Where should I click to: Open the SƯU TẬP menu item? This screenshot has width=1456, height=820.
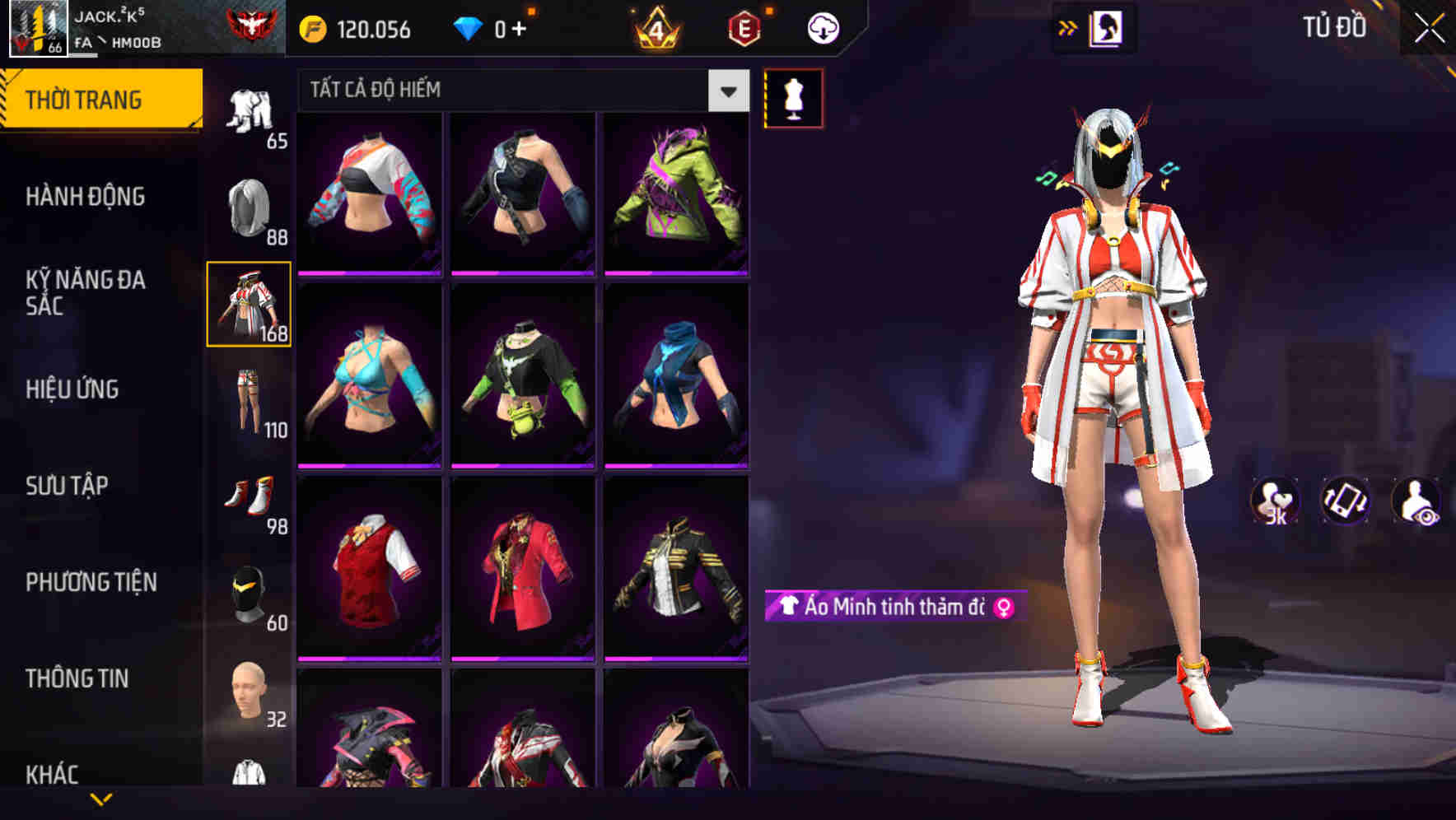tap(69, 486)
